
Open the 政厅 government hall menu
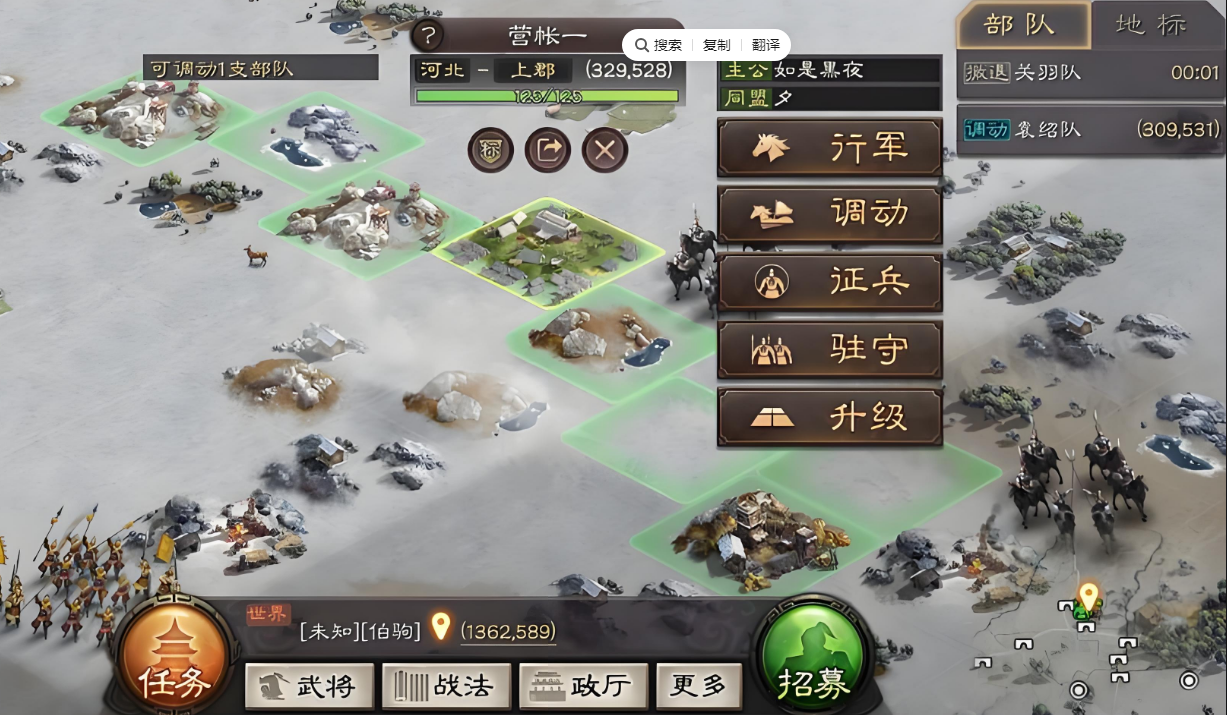click(x=583, y=686)
